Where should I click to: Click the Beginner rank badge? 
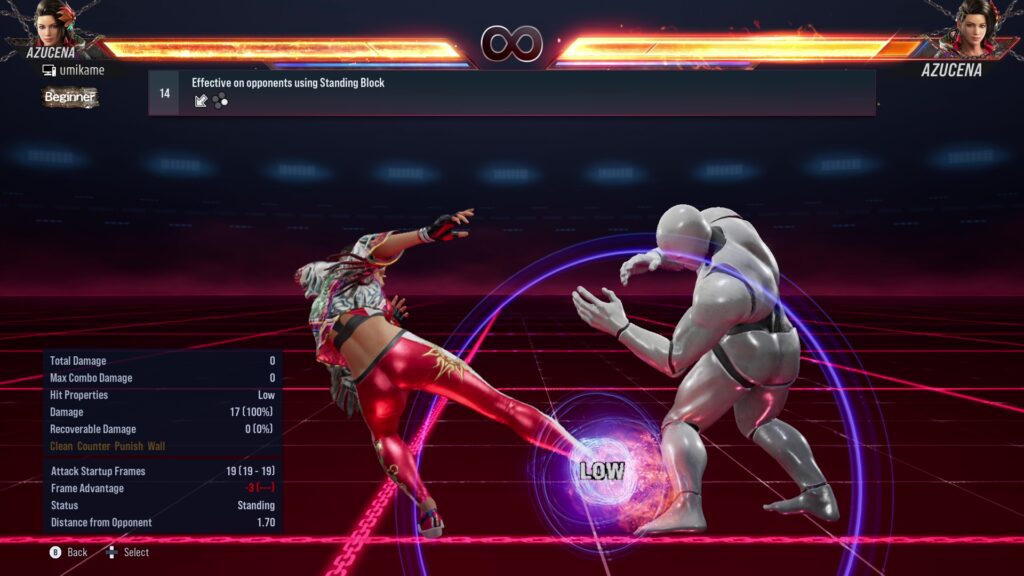[70, 97]
